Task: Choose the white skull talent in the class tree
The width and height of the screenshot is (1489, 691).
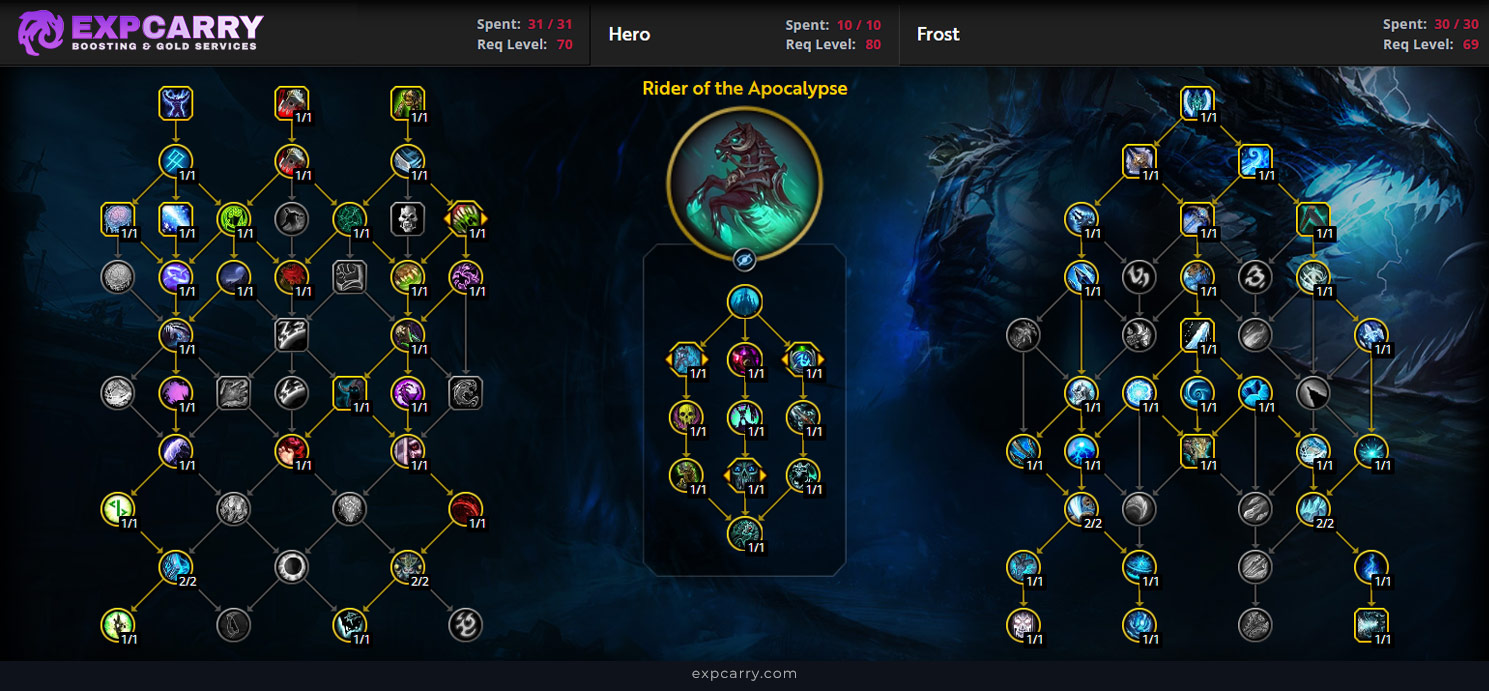Action: click(408, 219)
